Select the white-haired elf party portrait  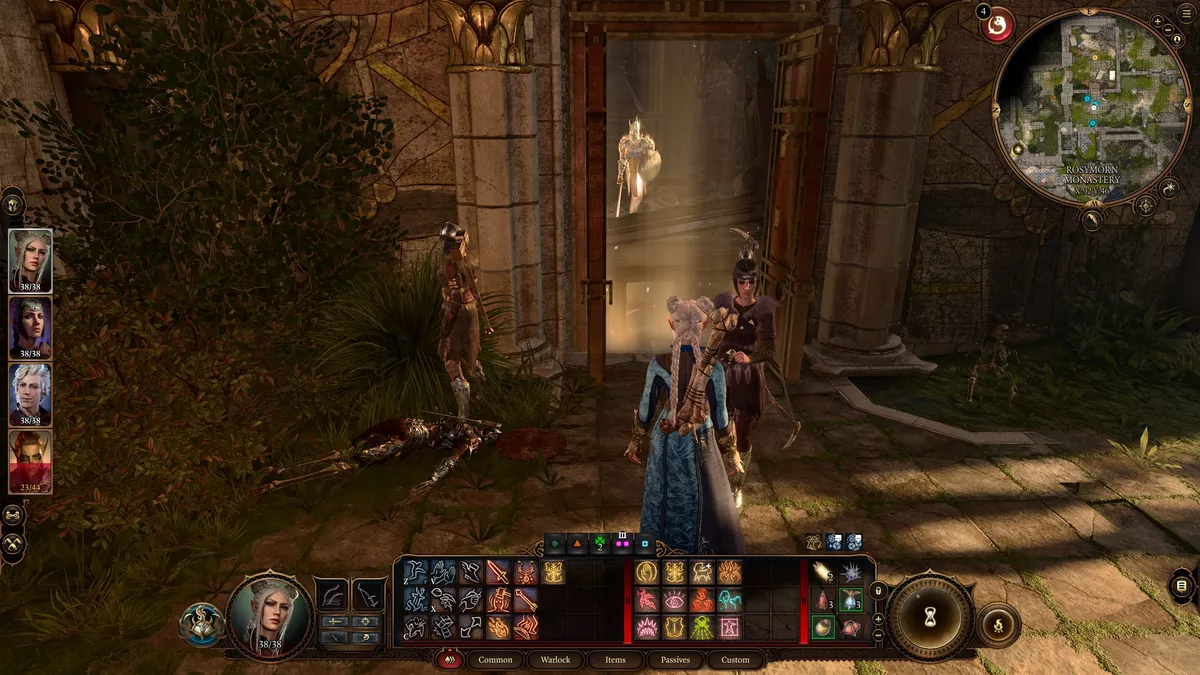click(30, 257)
